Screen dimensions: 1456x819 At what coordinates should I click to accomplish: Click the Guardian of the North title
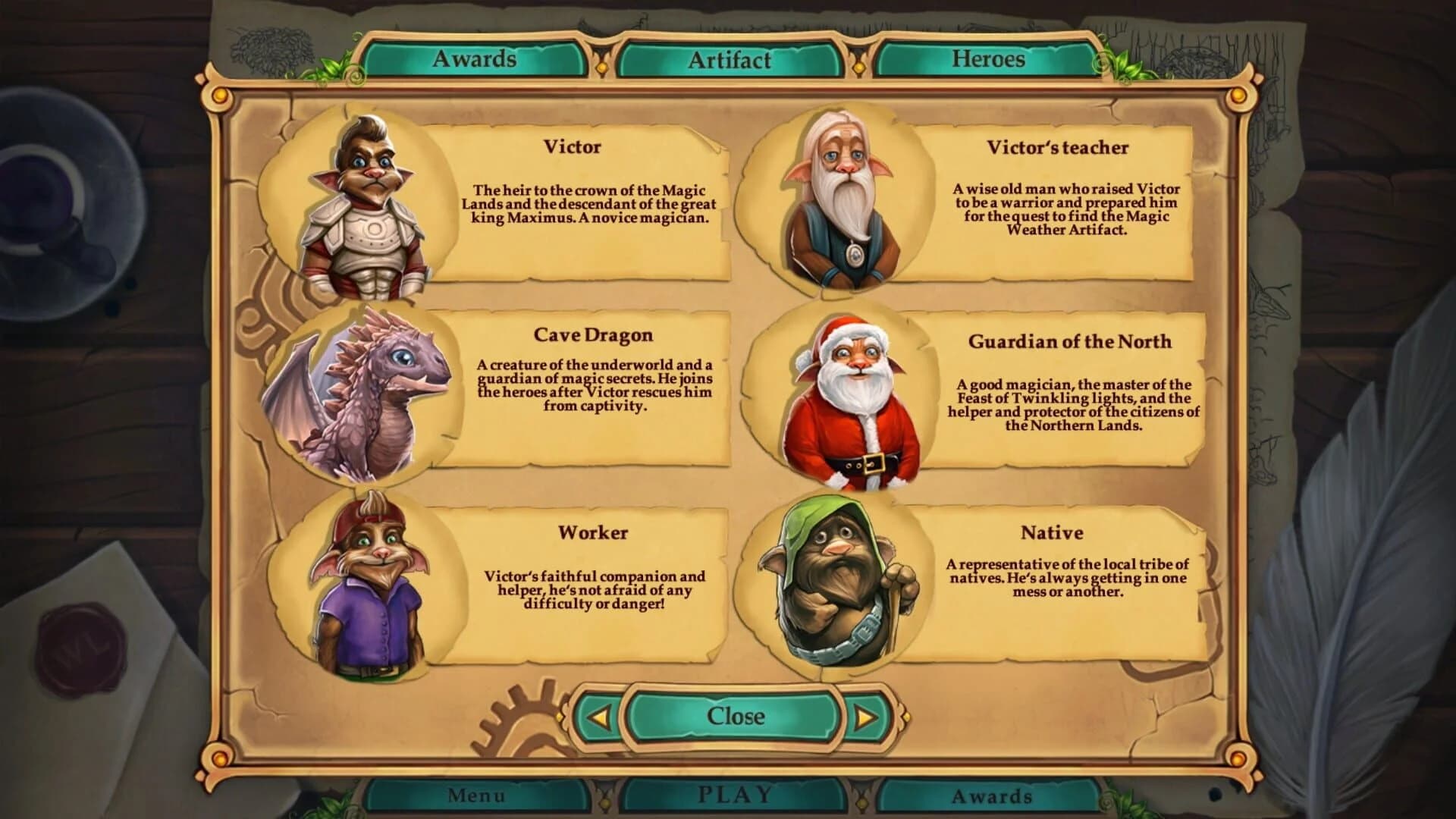point(1071,341)
